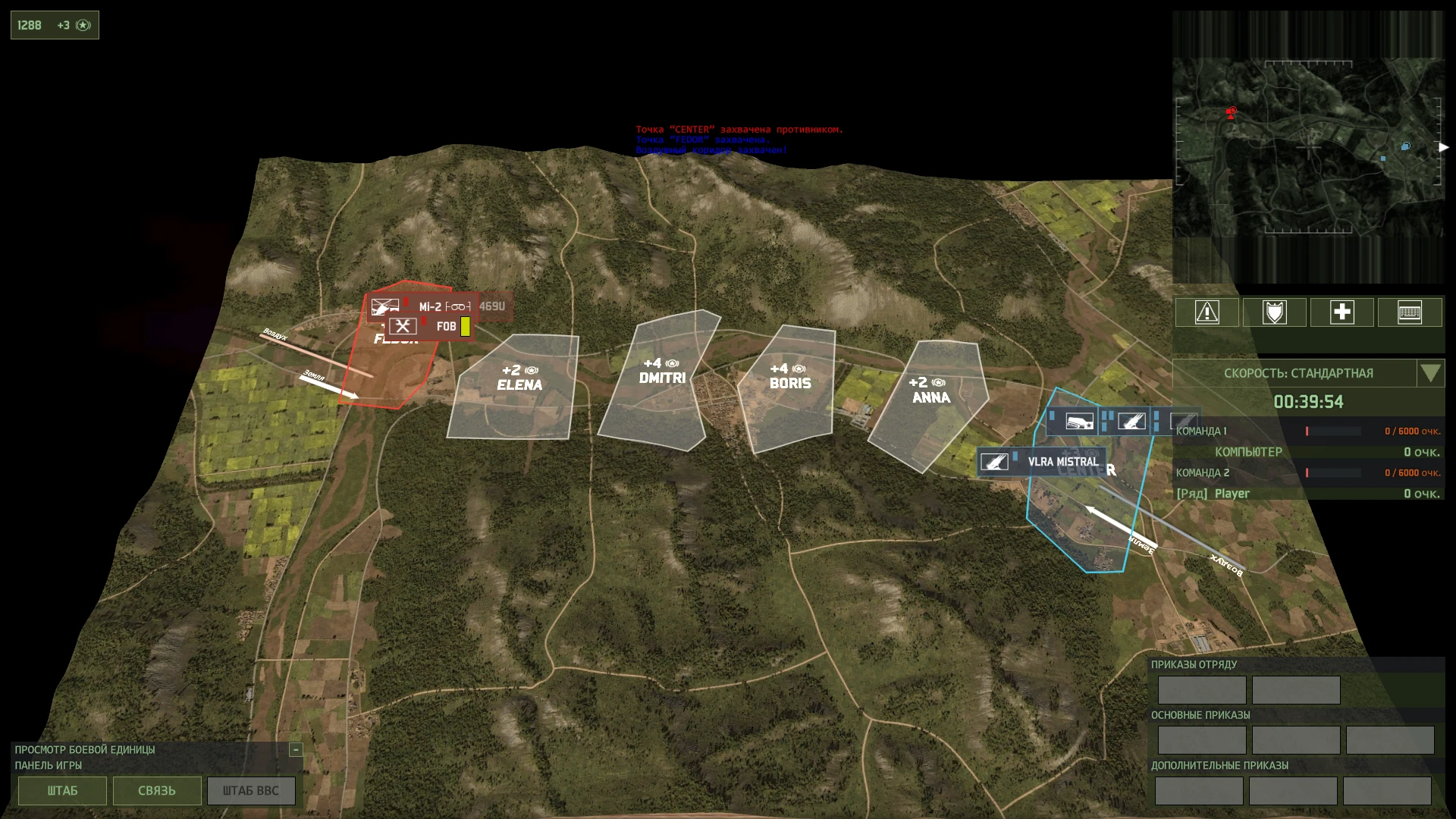Open the warning alerts panel icon
This screenshot has width=1456, height=819.
point(1207,312)
